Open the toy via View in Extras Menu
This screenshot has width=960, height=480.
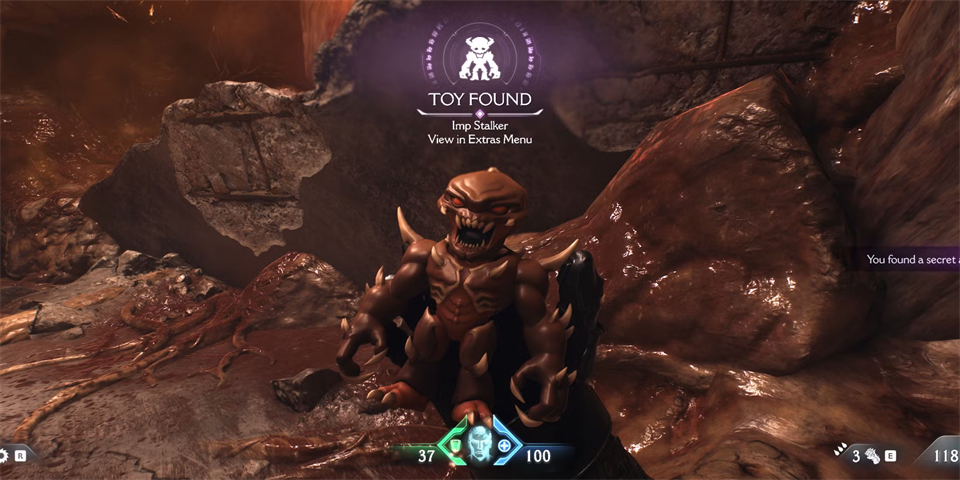tap(479, 139)
